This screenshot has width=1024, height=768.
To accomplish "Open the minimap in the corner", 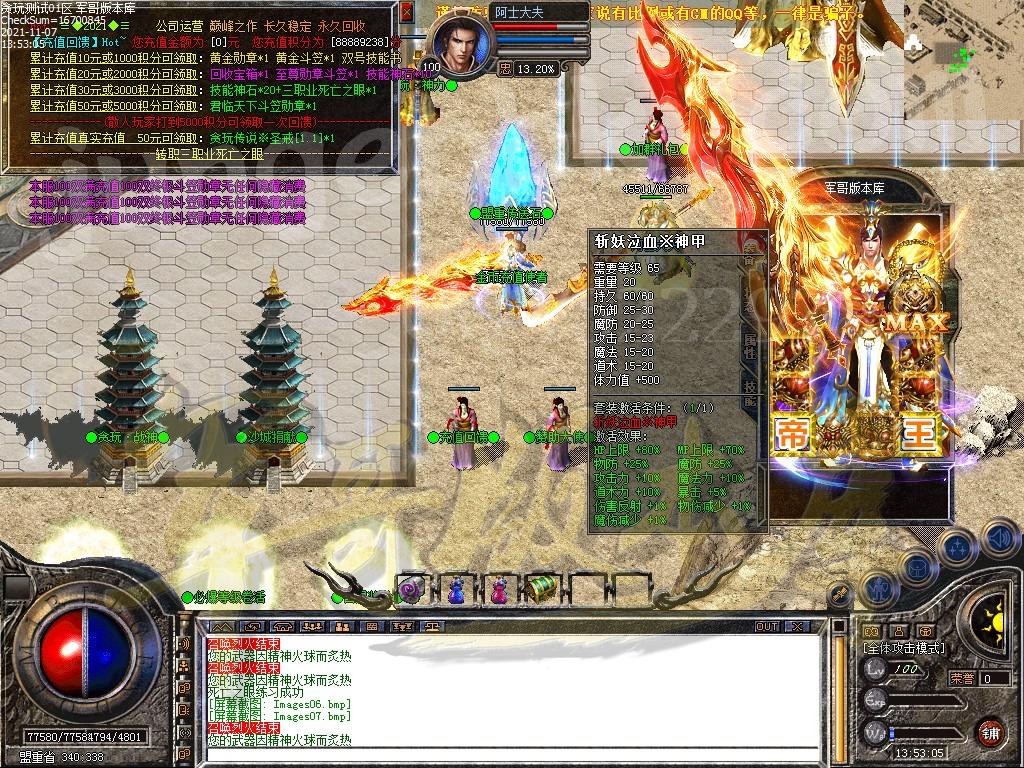I will [x=964, y=45].
